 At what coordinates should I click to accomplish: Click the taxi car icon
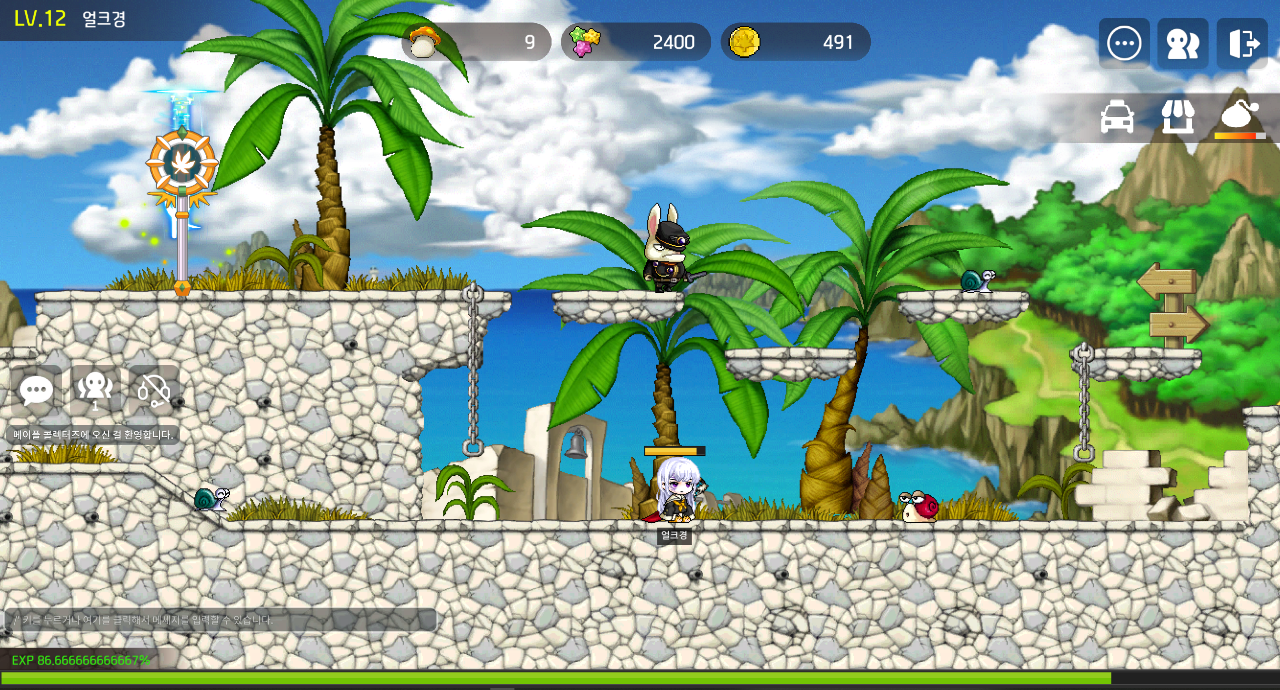(x=1117, y=117)
